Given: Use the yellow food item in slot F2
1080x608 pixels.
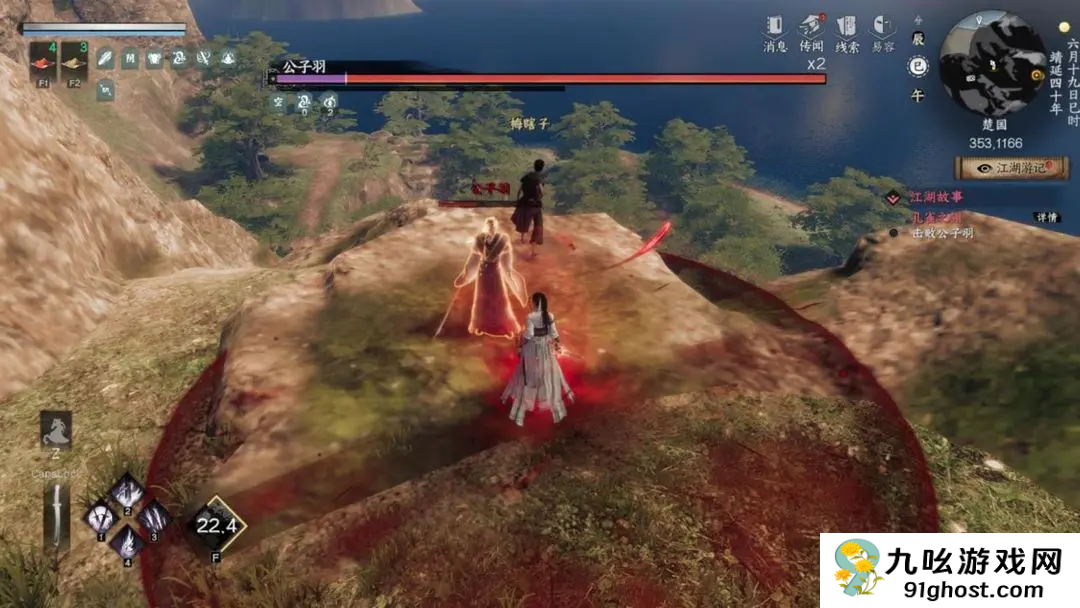Looking at the screenshot, I should [x=74, y=62].
